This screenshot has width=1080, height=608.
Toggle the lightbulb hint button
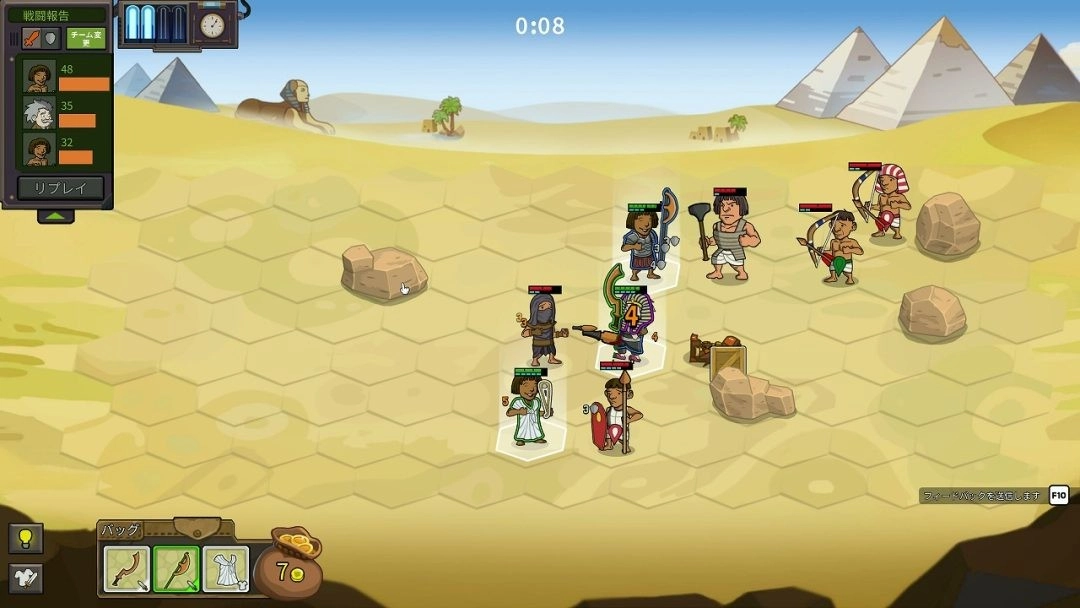tap(25, 539)
